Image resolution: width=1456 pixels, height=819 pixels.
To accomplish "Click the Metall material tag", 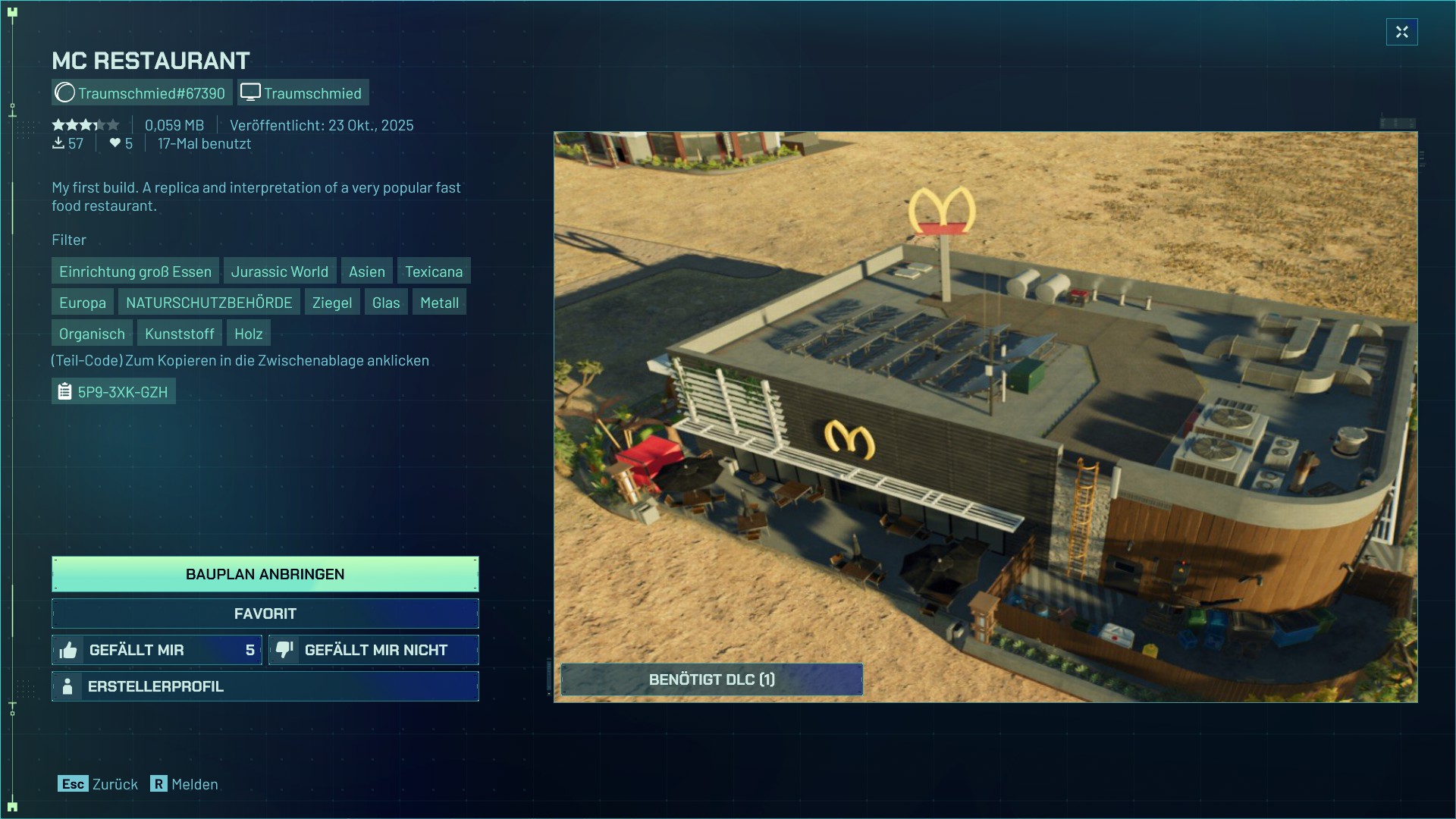I will (439, 303).
